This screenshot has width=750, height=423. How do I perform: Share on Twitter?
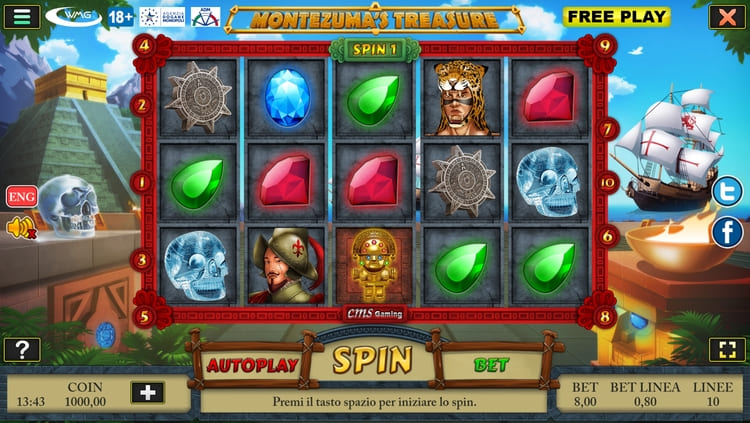727,190
